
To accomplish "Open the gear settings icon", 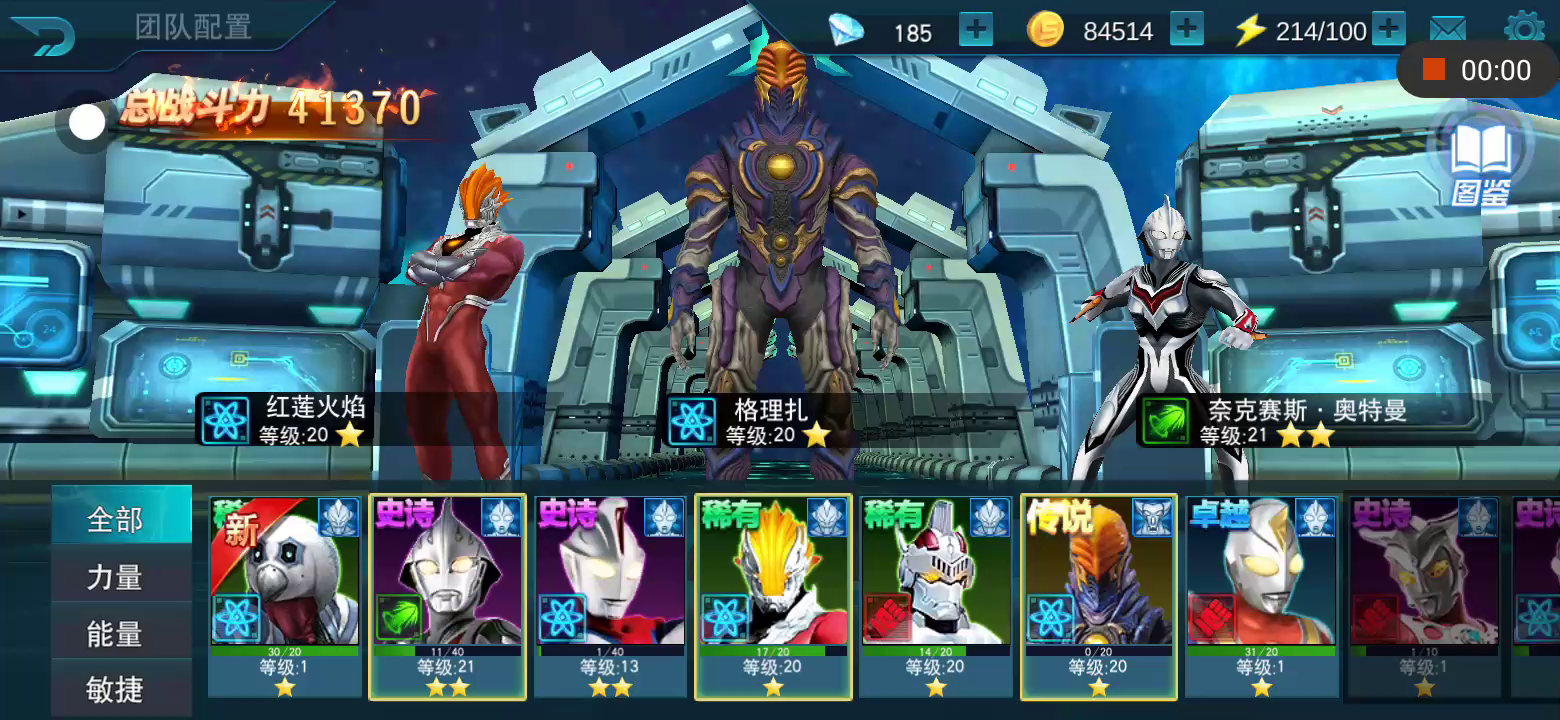I will (1523, 28).
